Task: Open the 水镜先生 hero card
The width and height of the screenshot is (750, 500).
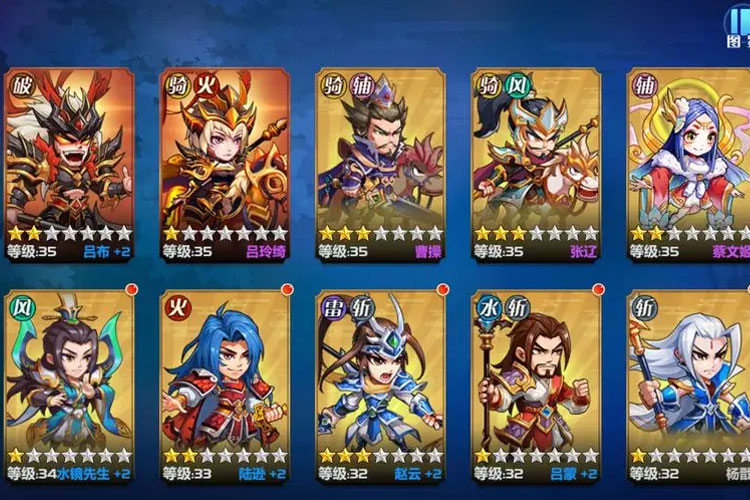Action: pyautogui.click(x=69, y=385)
